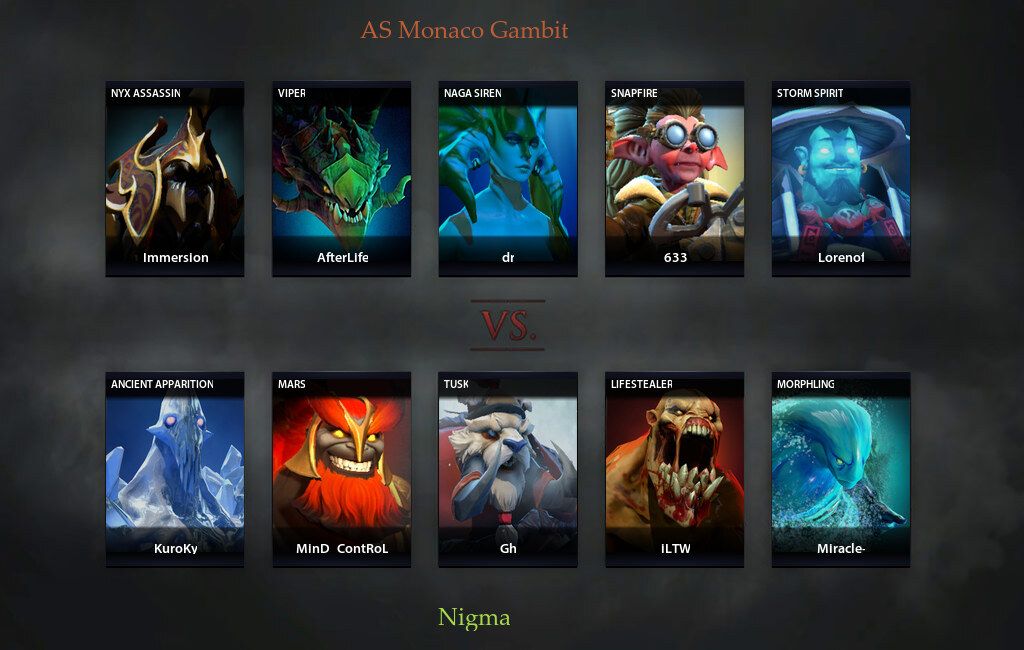
Task: Choose MinD ContRoL's Mars card
Action: click(x=341, y=470)
